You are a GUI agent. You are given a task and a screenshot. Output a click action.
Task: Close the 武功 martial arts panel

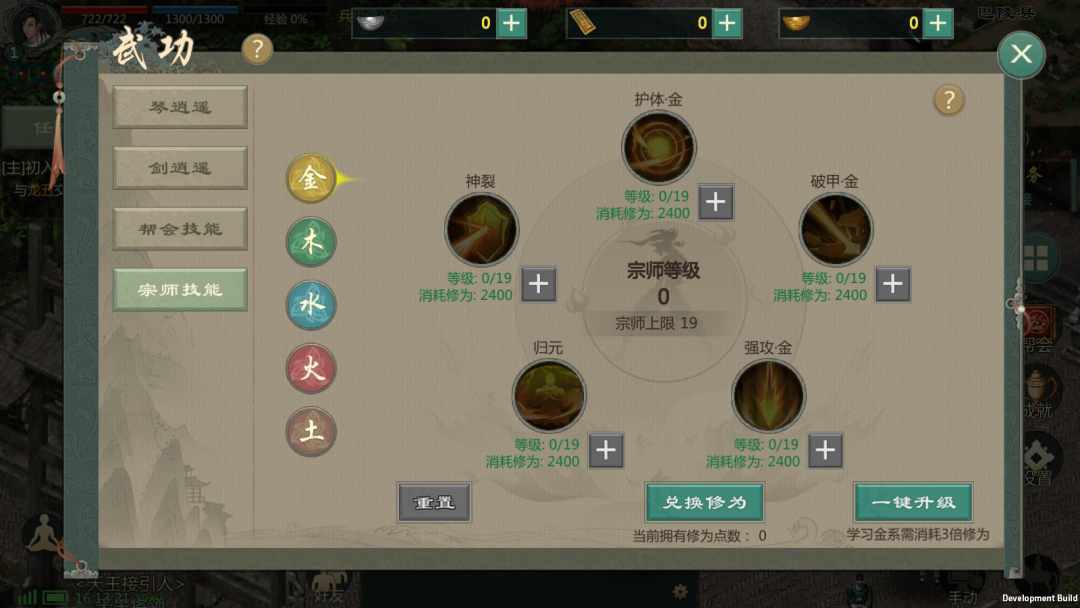click(1021, 54)
